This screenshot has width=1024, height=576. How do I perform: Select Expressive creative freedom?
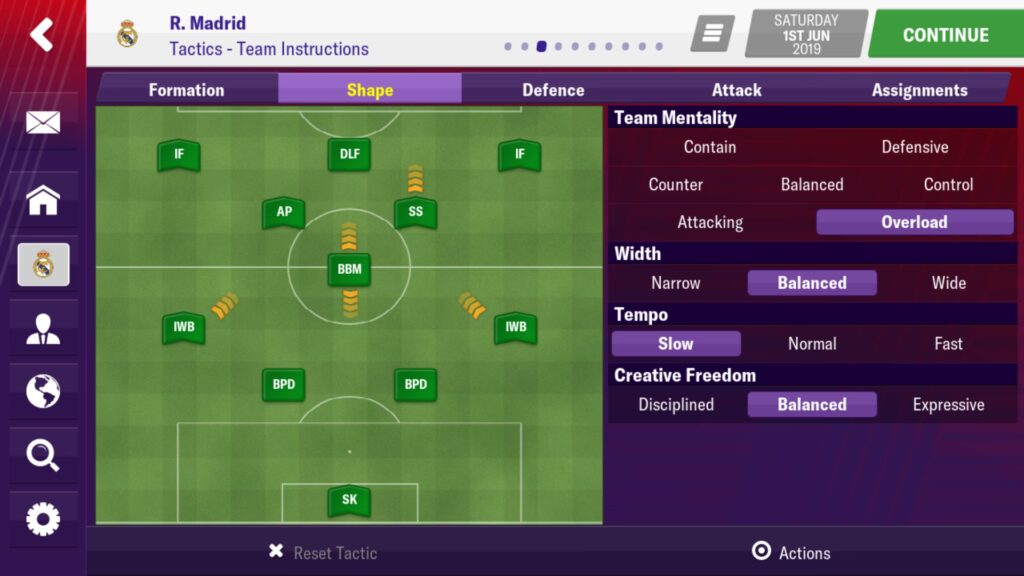[x=948, y=405]
